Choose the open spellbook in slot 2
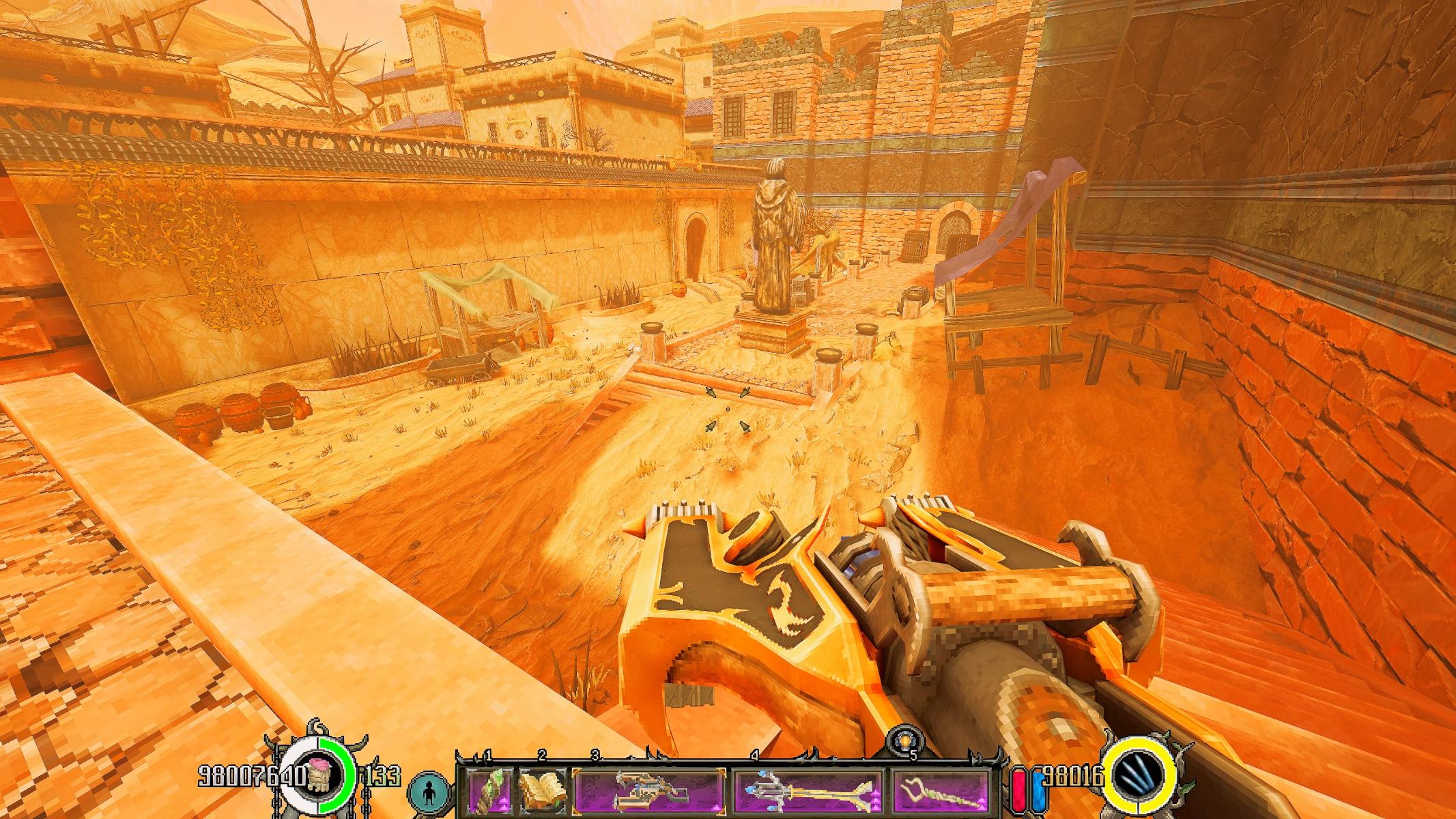The height and width of the screenshot is (819, 1456). click(541, 795)
